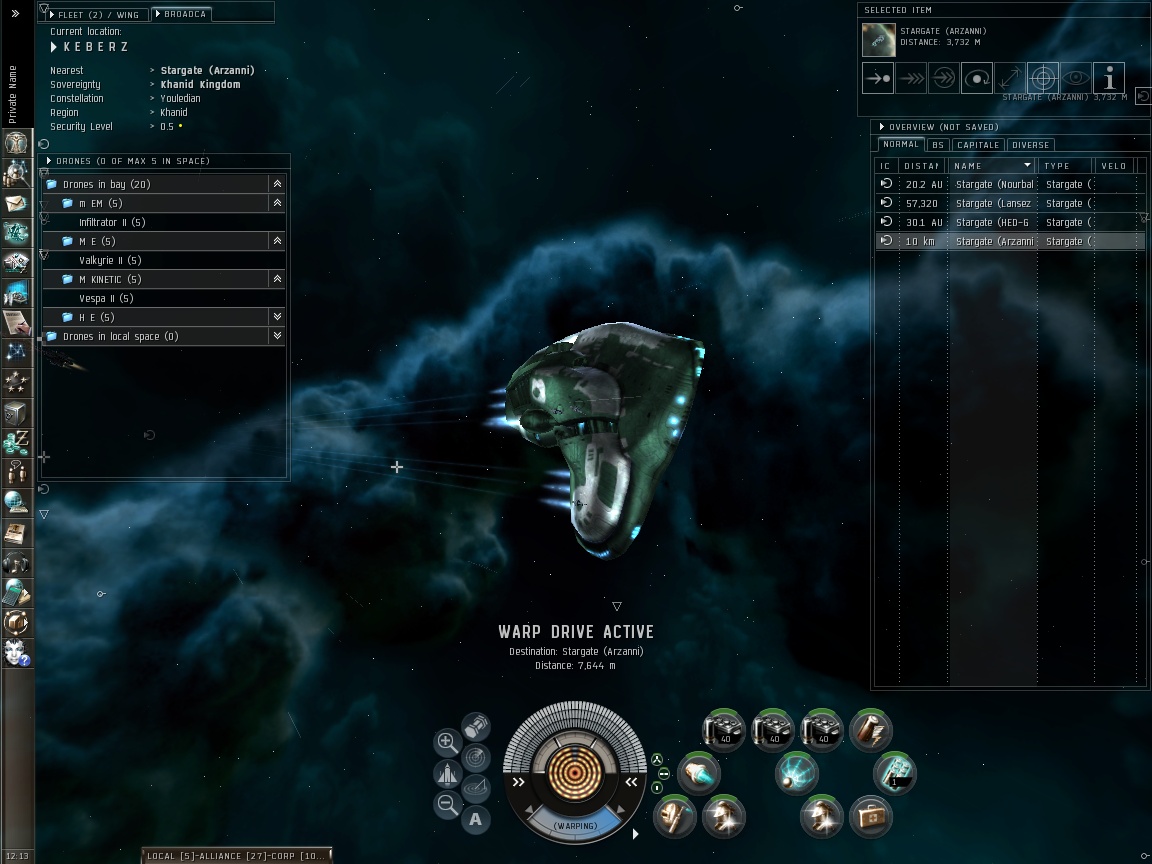Expand the sidebar with the double-arrow button
1152x864 pixels.
click(15, 14)
